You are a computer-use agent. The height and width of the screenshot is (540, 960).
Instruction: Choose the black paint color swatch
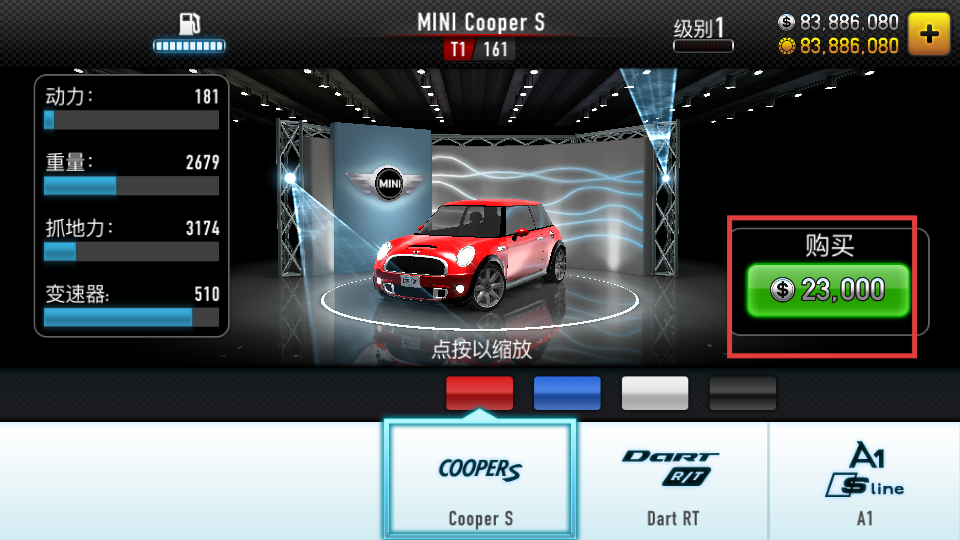click(742, 393)
